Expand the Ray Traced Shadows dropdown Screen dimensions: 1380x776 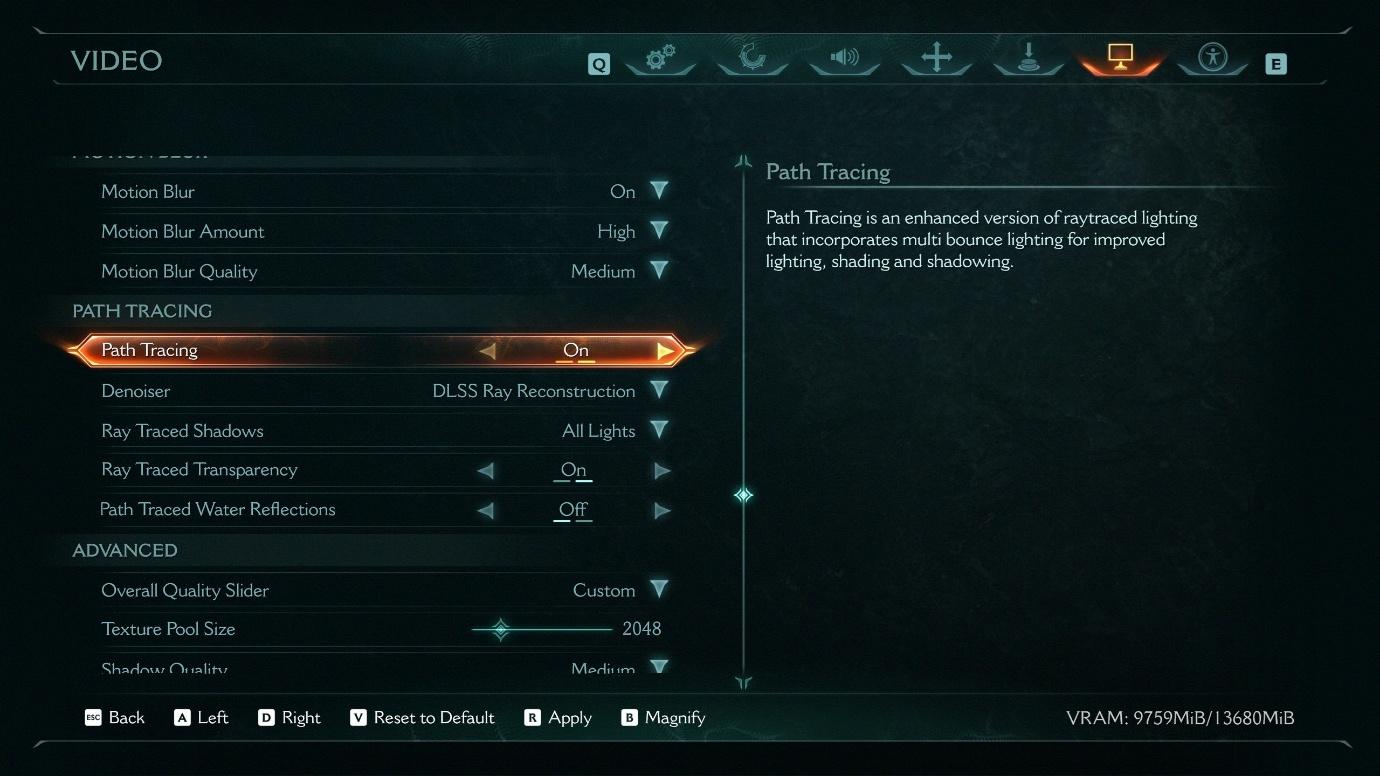pyautogui.click(x=659, y=430)
